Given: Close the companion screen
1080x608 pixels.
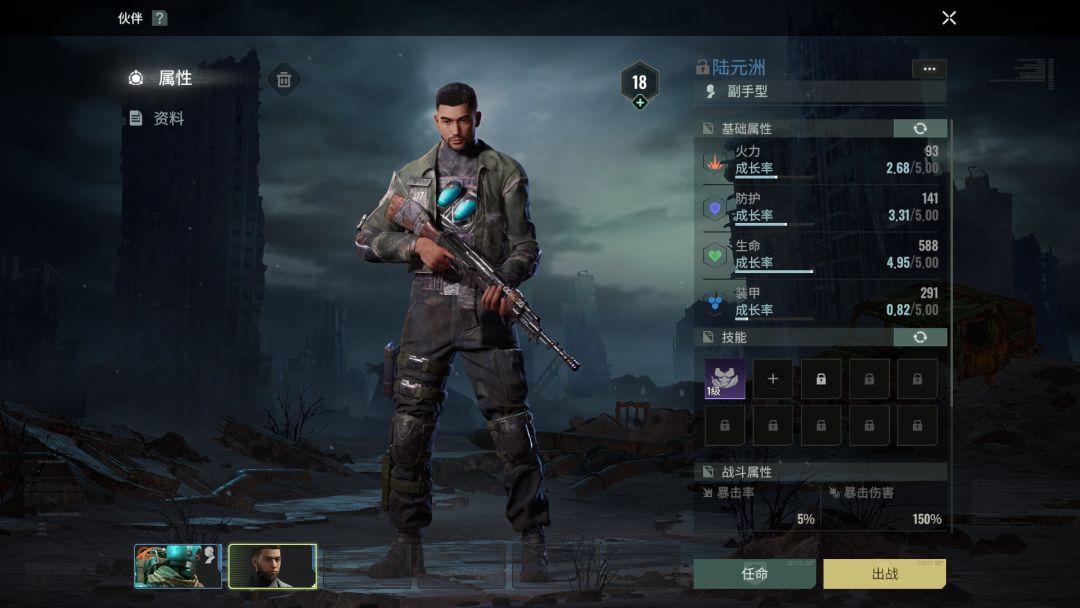Looking at the screenshot, I should pos(949,18).
